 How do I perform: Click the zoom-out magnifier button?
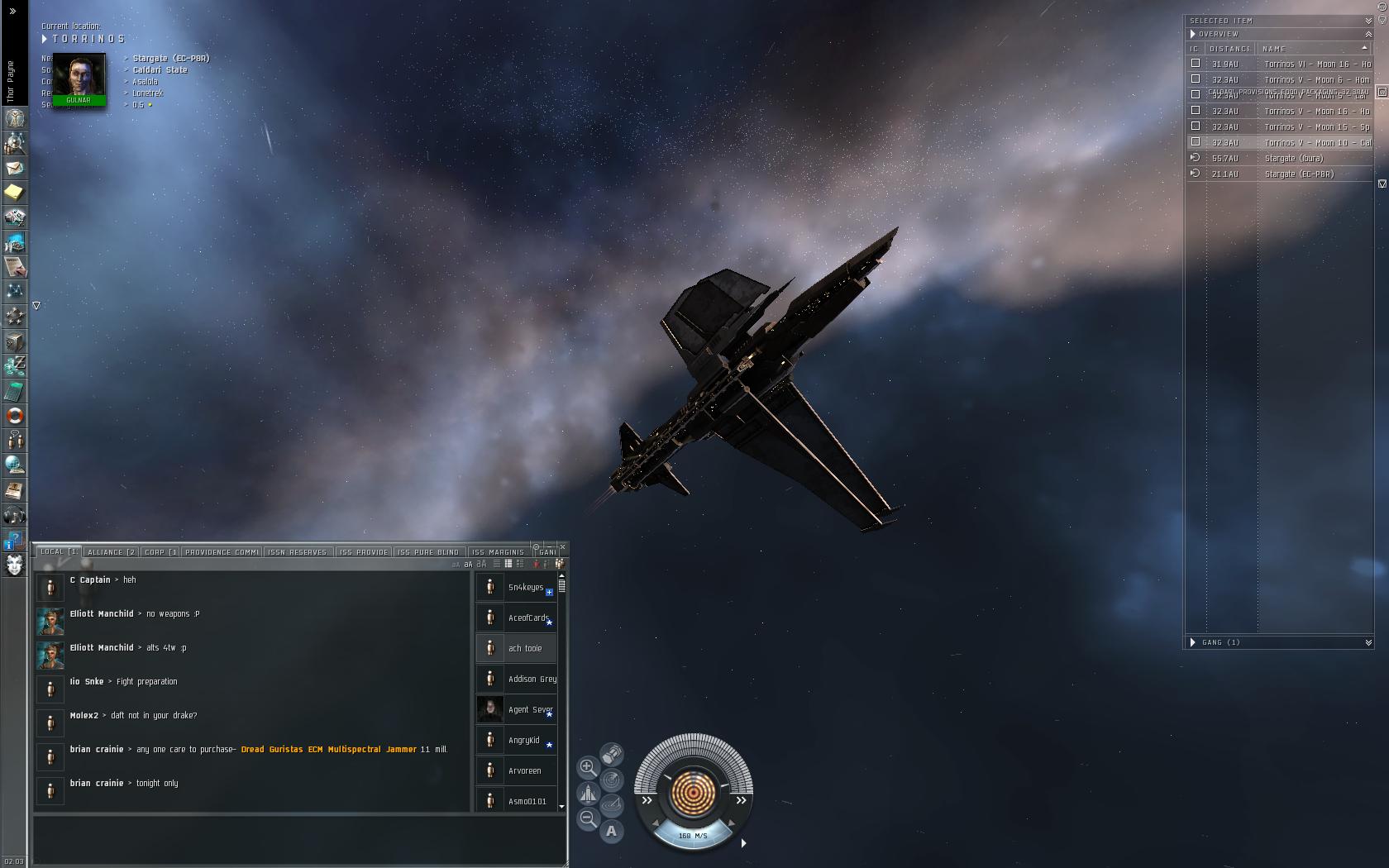[587, 818]
